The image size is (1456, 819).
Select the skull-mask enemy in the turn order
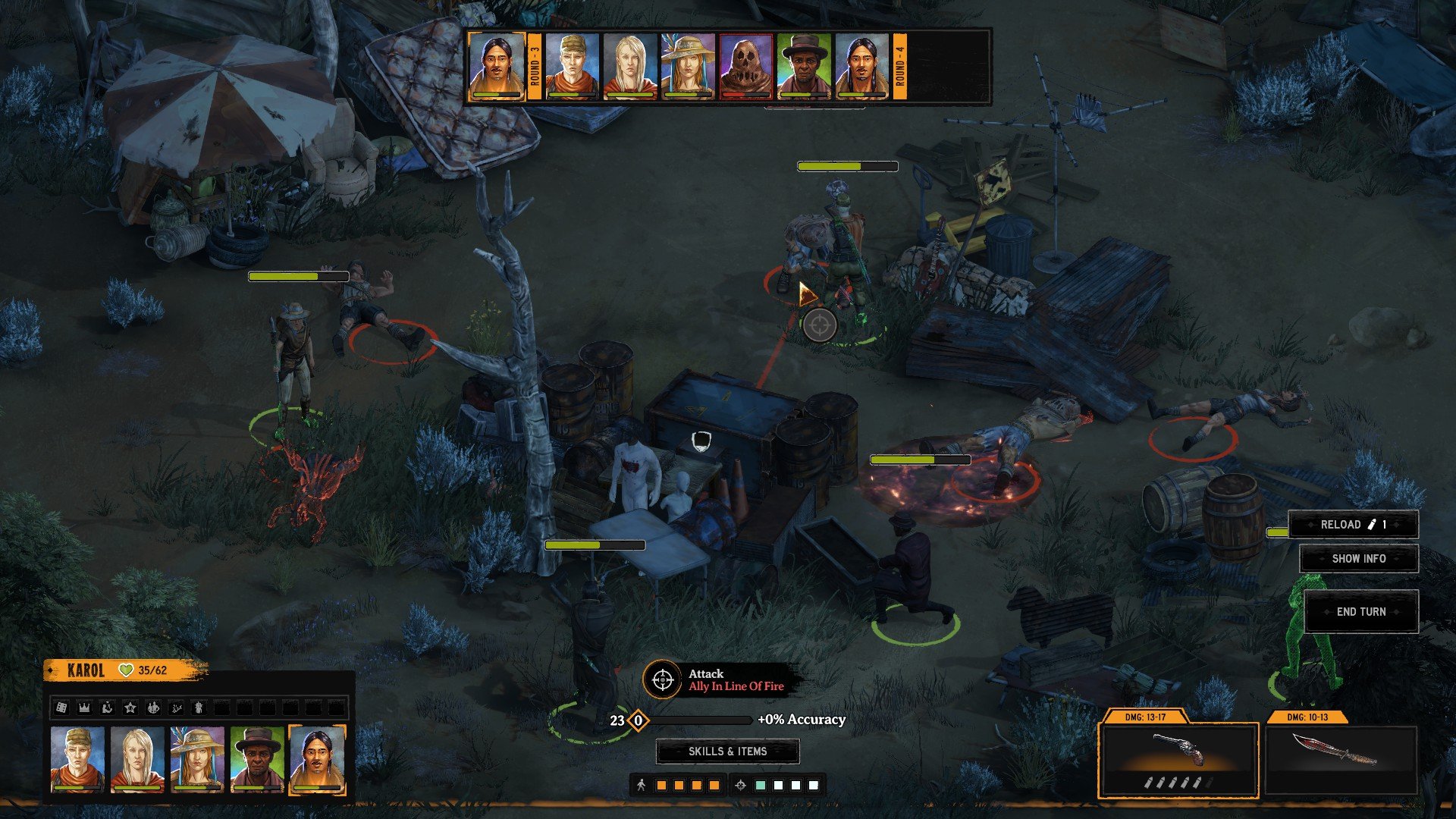point(745,67)
